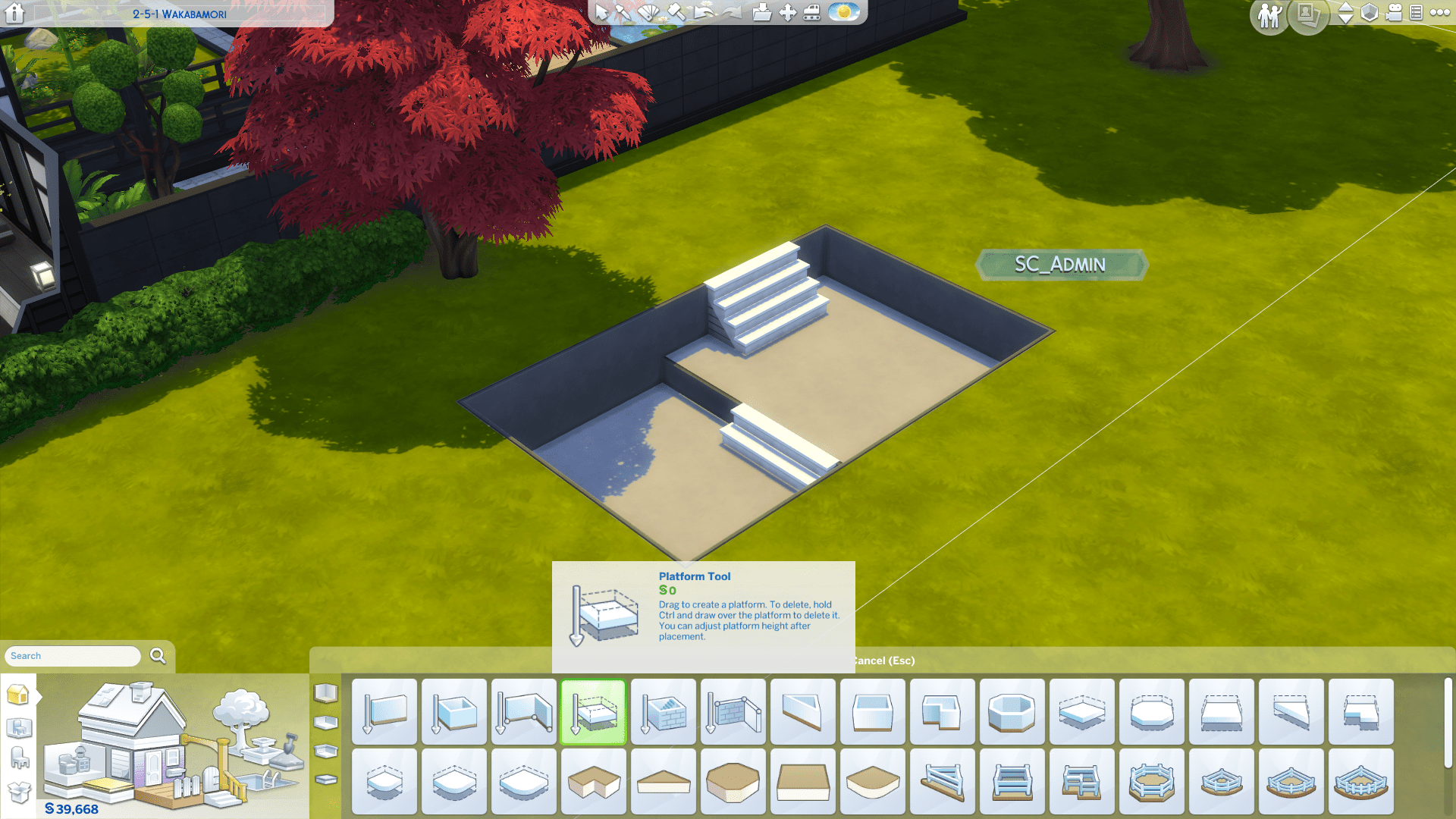Screen dimensions: 1456x819
Task: Open household management with the two-Sims icon
Action: (x=1268, y=14)
